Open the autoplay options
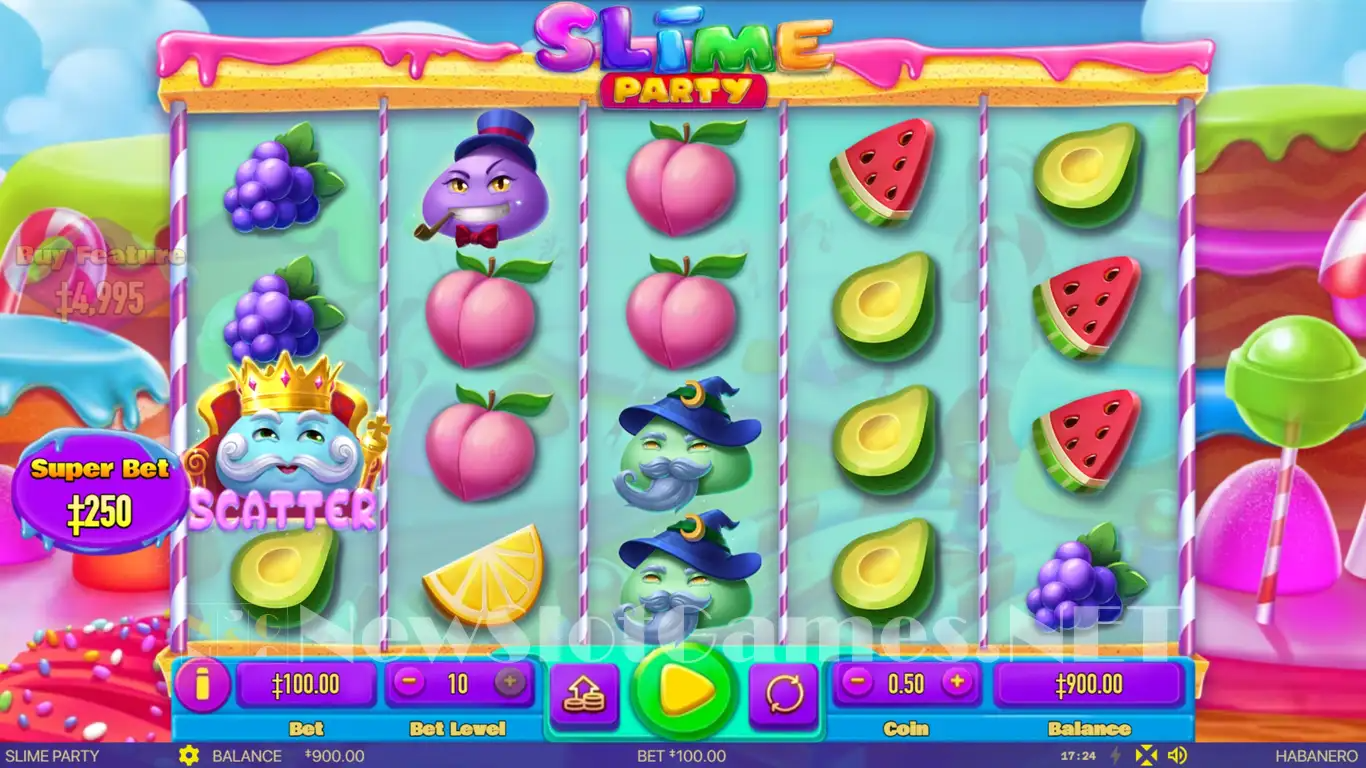The height and width of the screenshot is (768, 1366). coord(784,693)
